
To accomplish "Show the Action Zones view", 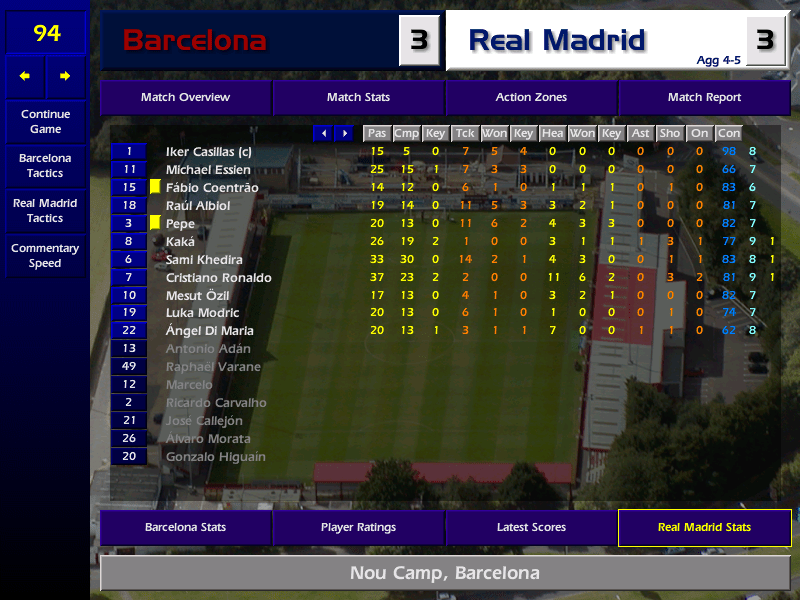I will point(531,98).
